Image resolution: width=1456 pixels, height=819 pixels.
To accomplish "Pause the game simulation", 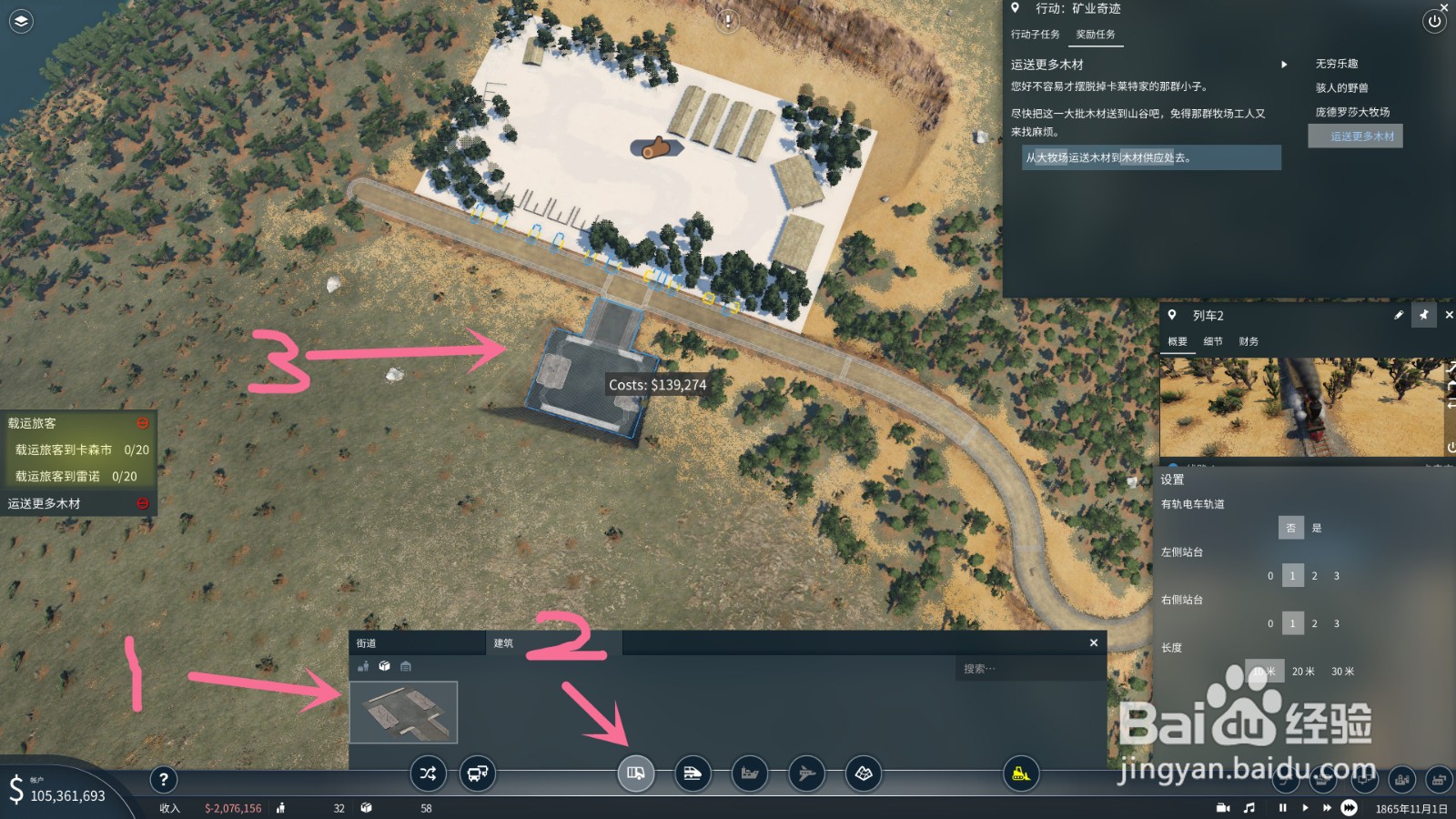I will 1283,808.
